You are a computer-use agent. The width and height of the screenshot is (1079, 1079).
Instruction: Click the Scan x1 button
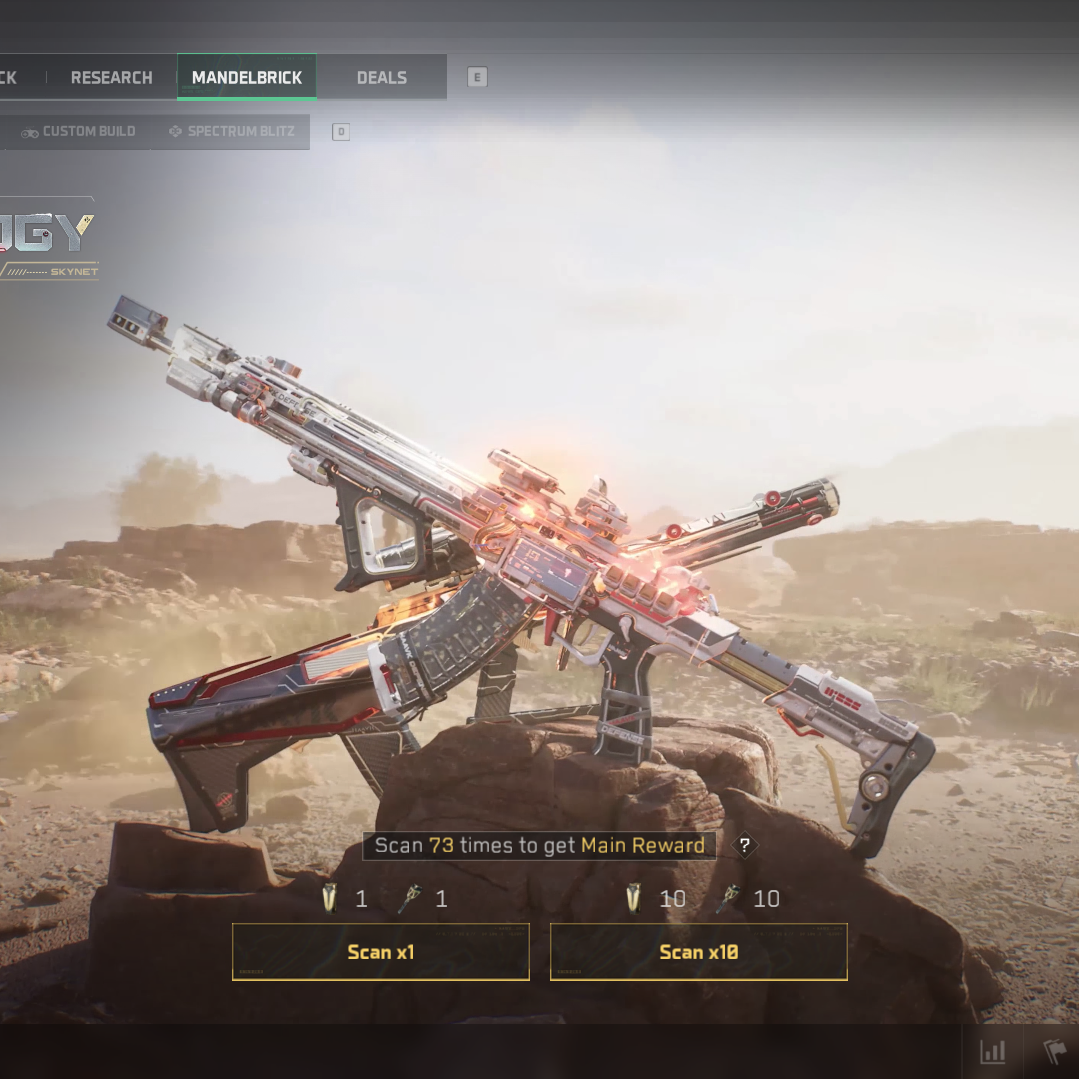[380, 952]
